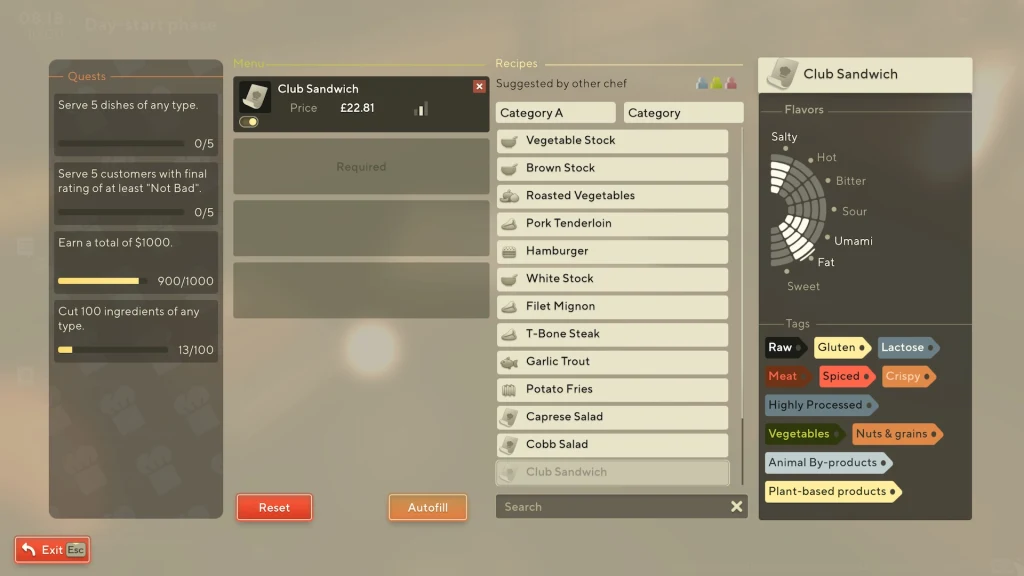Select the Vegetable Stock recipe
This screenshot has width=1024, height=576.
[x=612, y=141]
